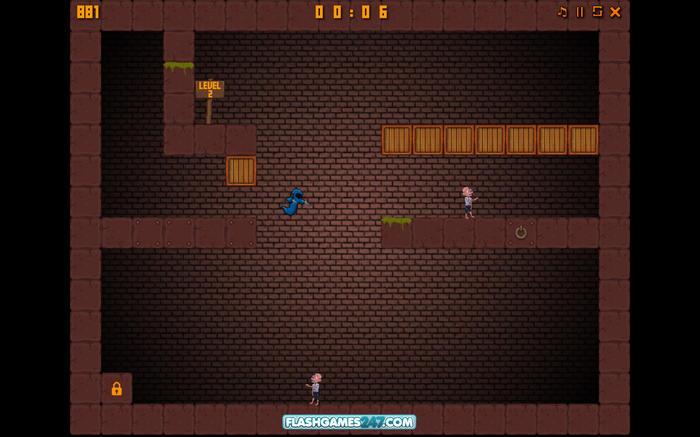Screen dimensions: 700x437
Task: Restart the level using the restart icon
Action: click(597, 12)
